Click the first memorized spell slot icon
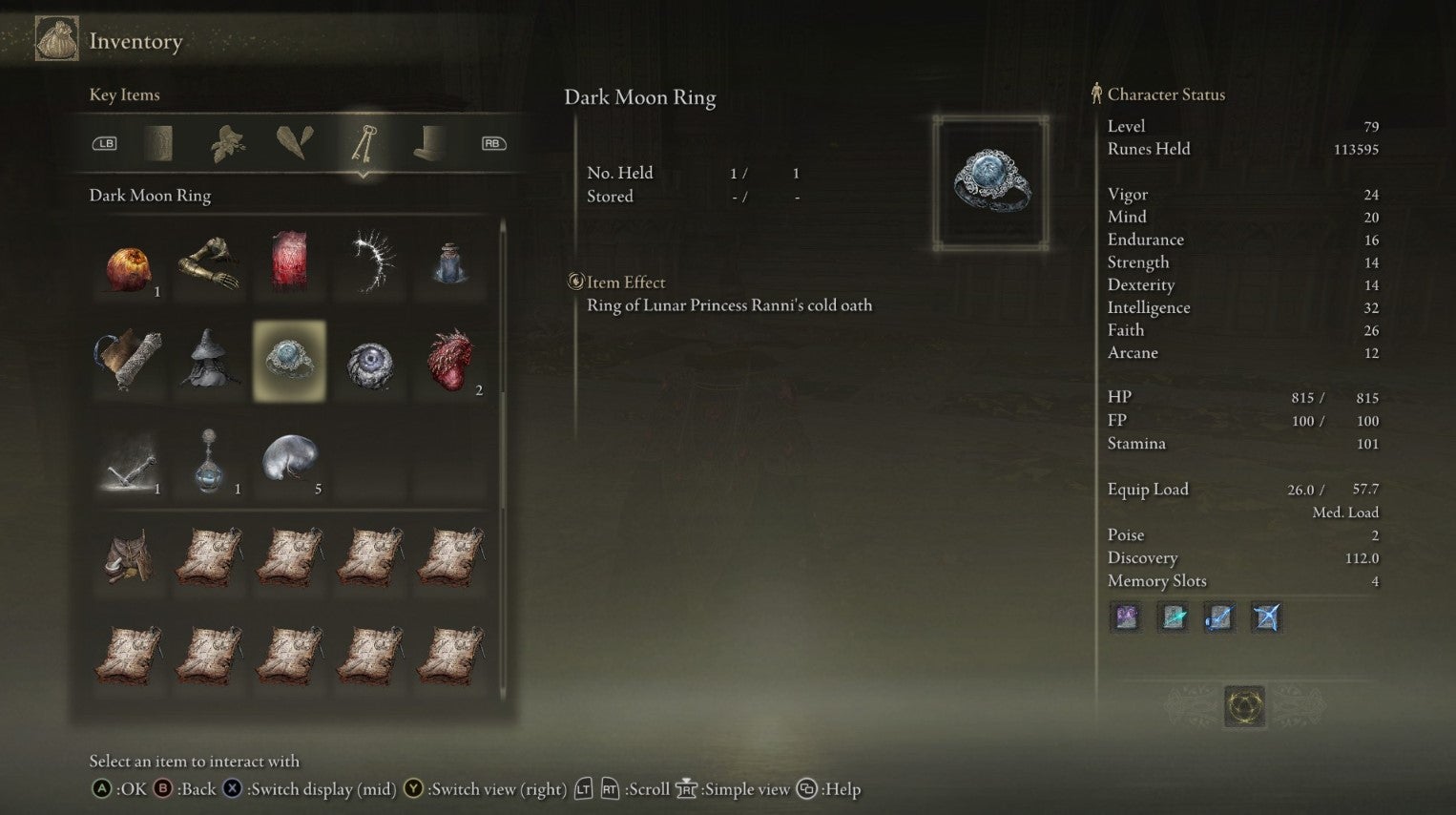Viewport: 1456px width, 815px height. [x=1126, y=617]
